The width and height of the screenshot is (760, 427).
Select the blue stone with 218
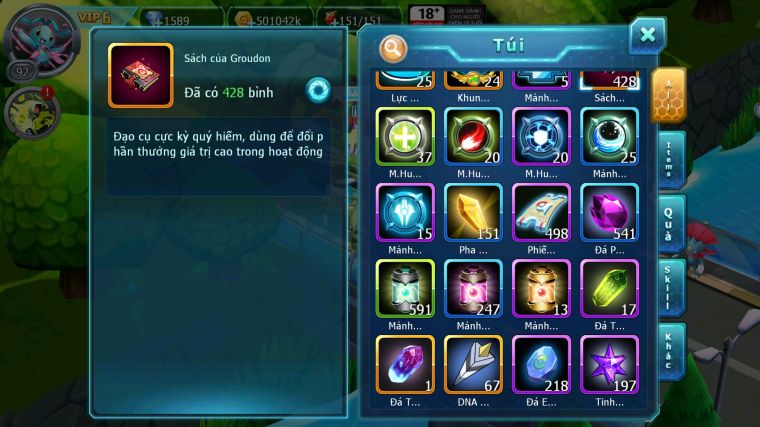[541, 364]
